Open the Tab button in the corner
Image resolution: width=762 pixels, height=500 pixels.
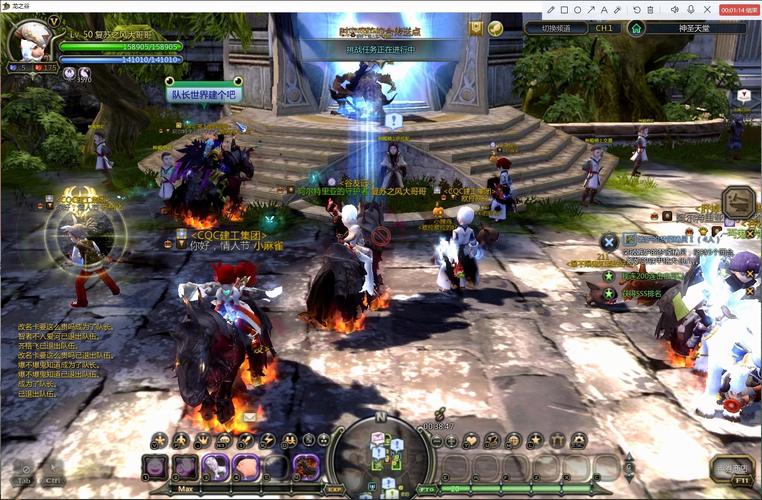pyautogui.click(x=23, y=470)
